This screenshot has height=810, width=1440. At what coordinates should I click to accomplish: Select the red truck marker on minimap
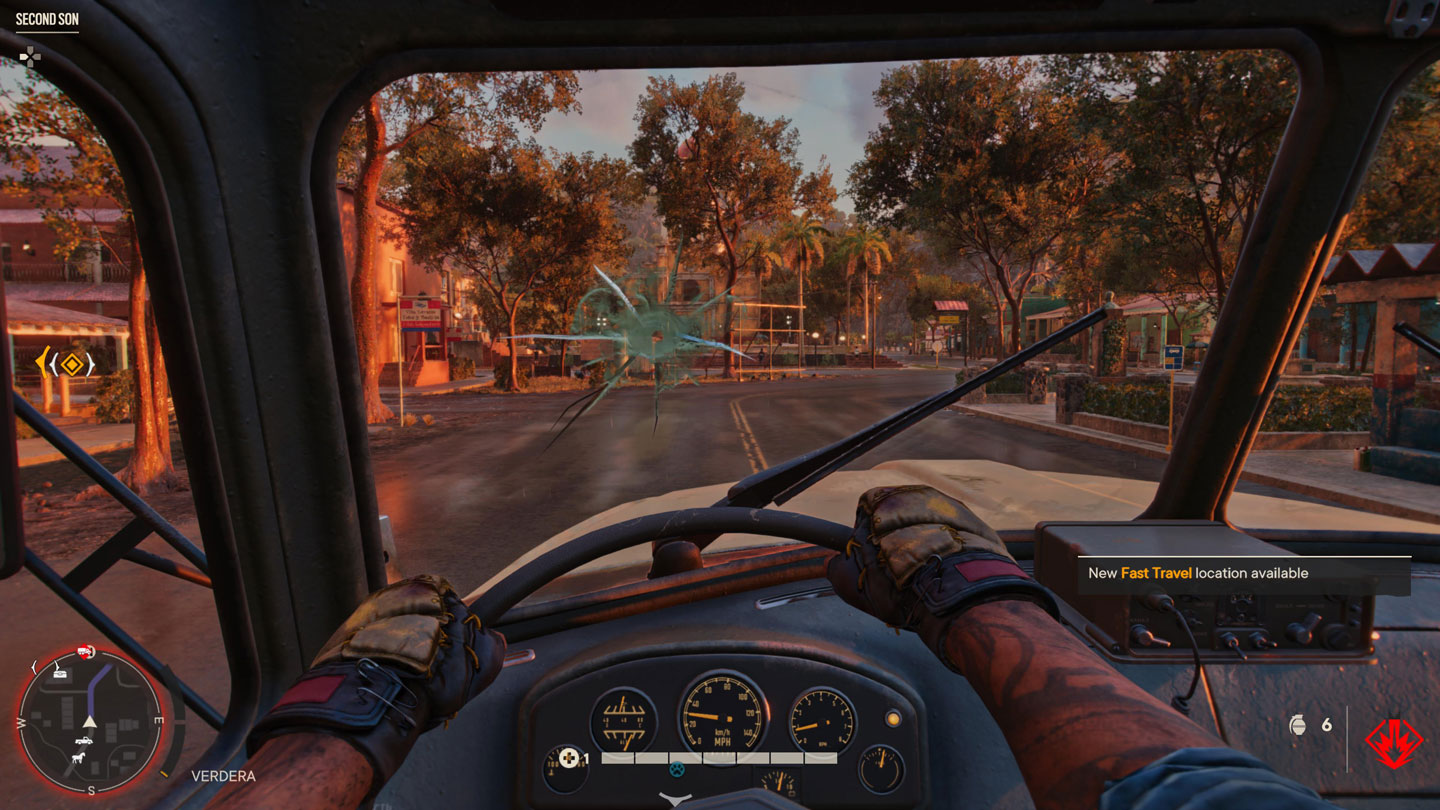(x=86, y=653)
